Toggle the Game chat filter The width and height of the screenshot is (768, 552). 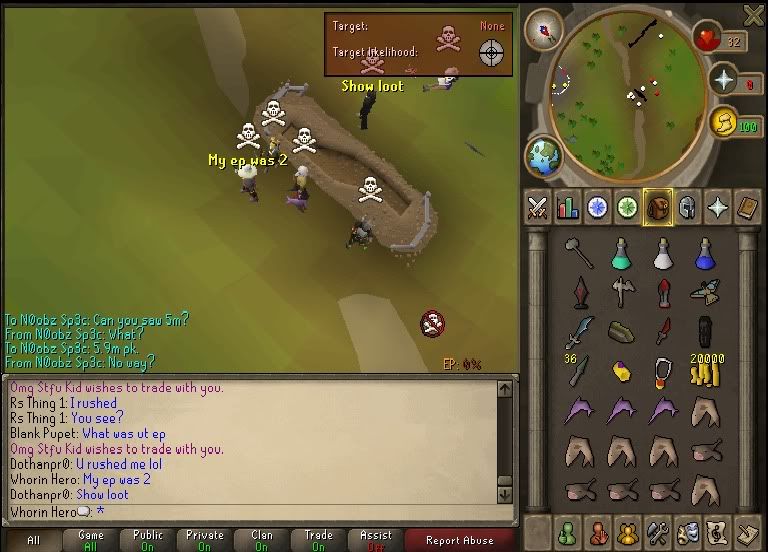click(x=90, y=540)
